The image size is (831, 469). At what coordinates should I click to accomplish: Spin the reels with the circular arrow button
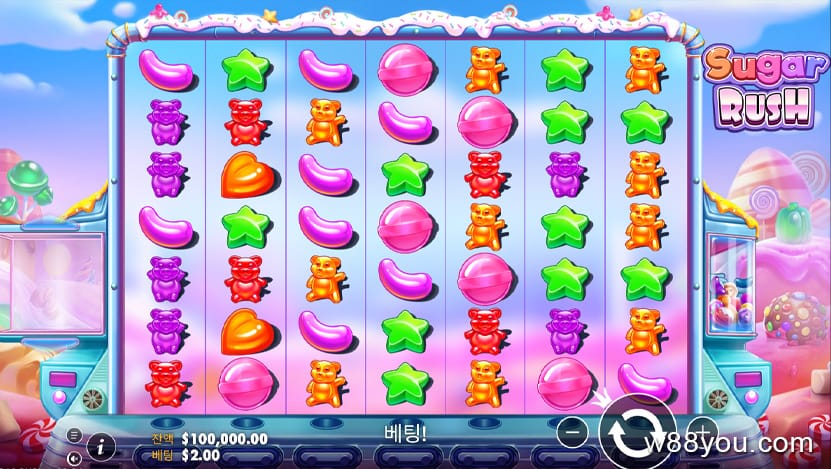coord(636,433)
